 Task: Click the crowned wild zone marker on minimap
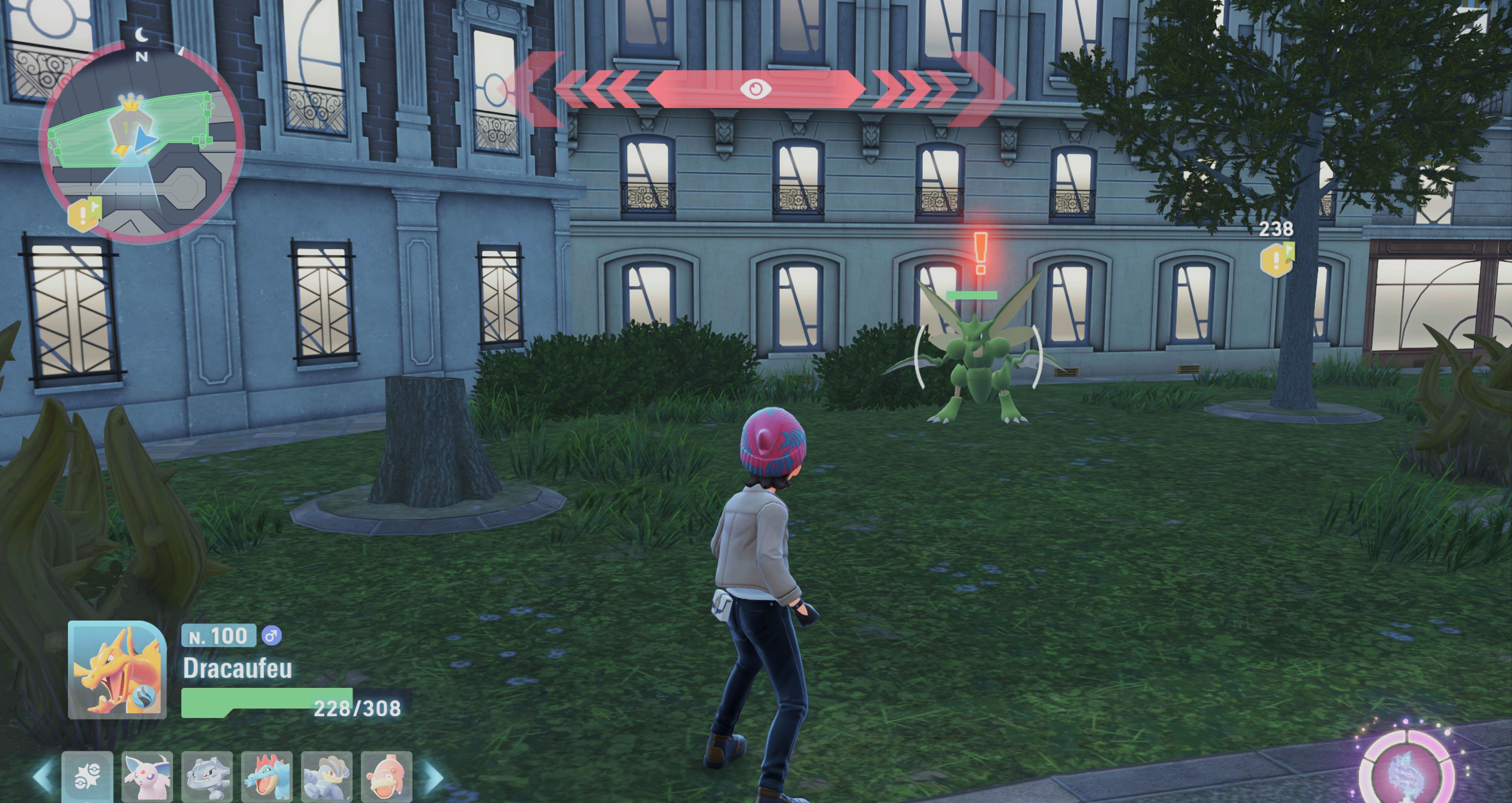(131, 120)
